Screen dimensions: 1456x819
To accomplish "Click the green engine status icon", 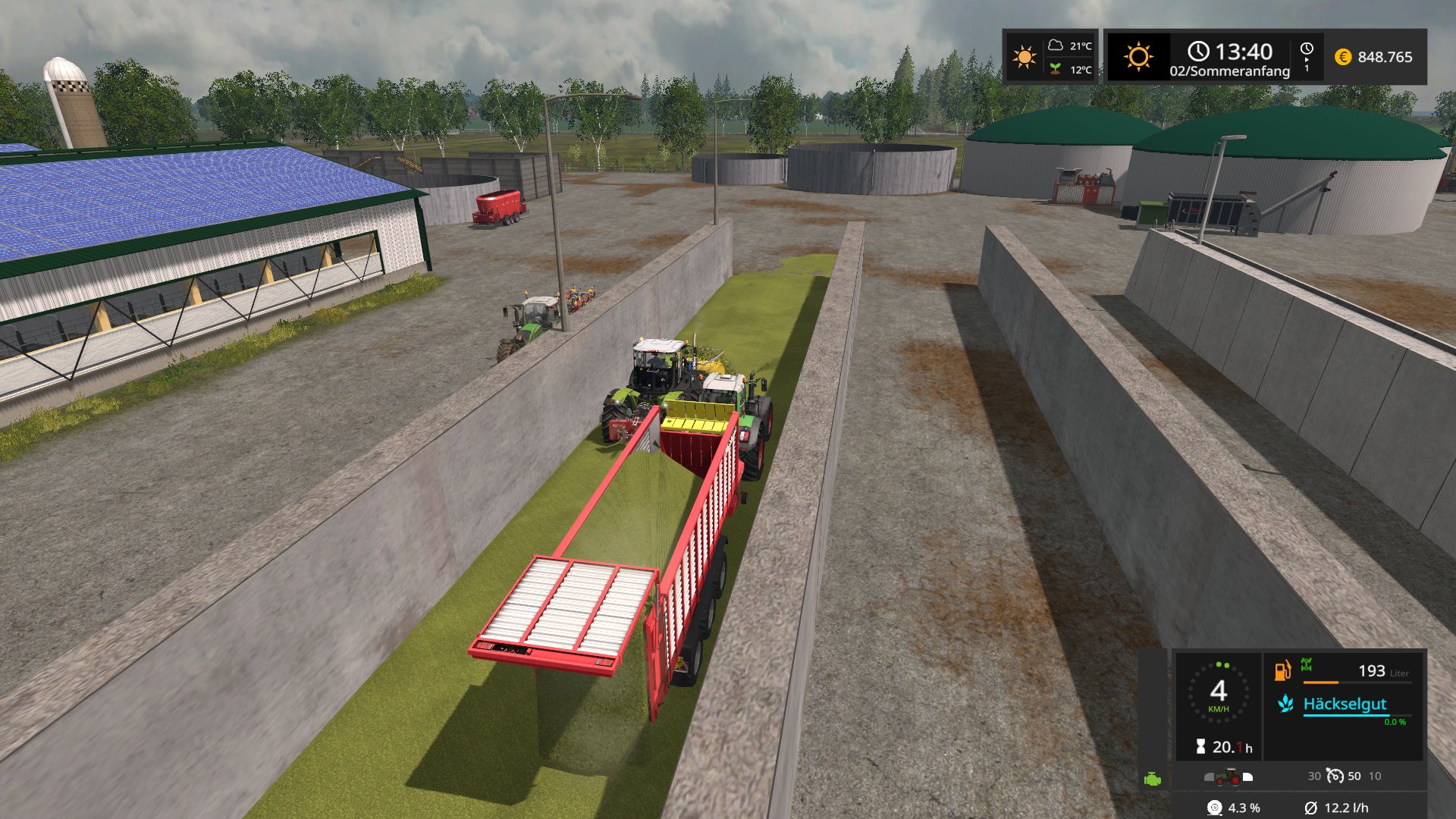I will 1152,779.
